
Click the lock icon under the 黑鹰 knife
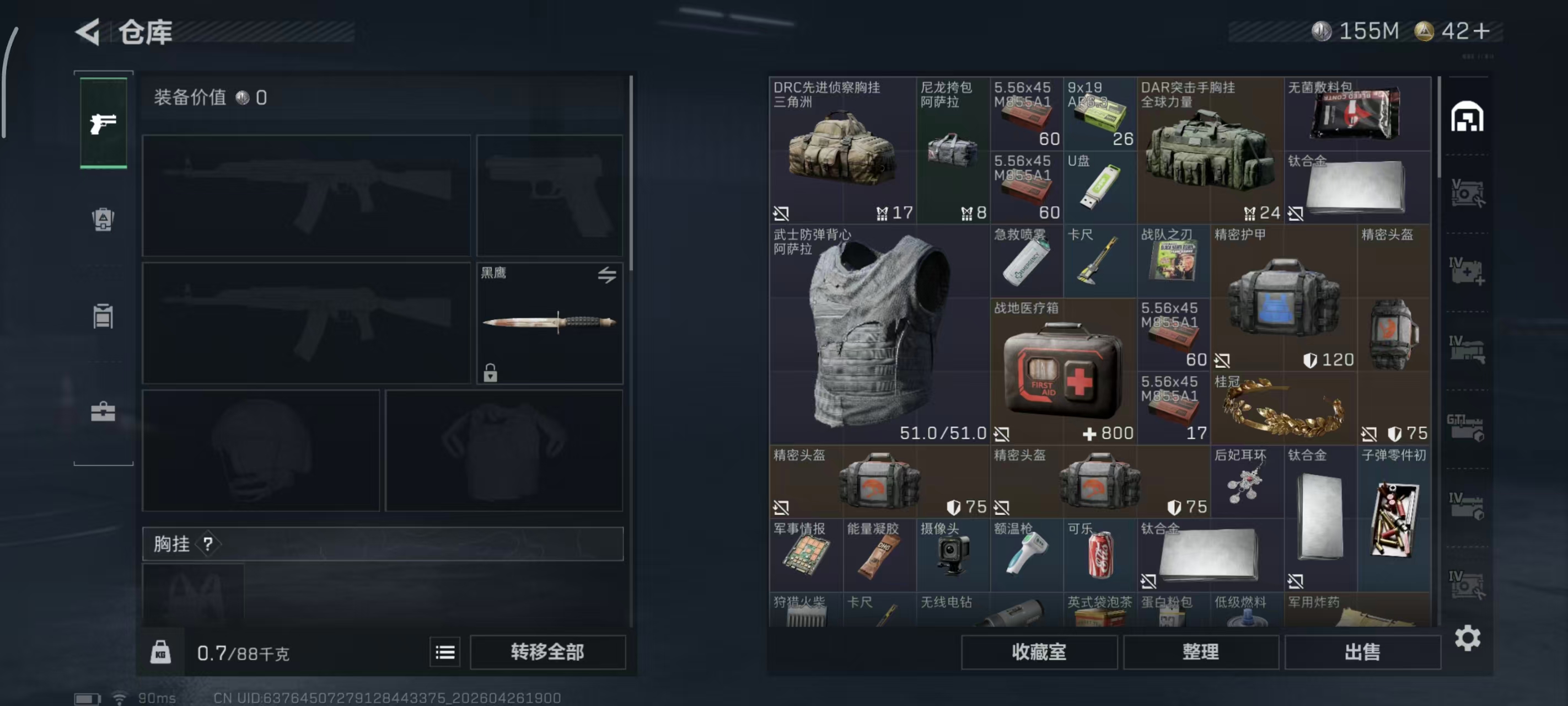pos(491,373)
